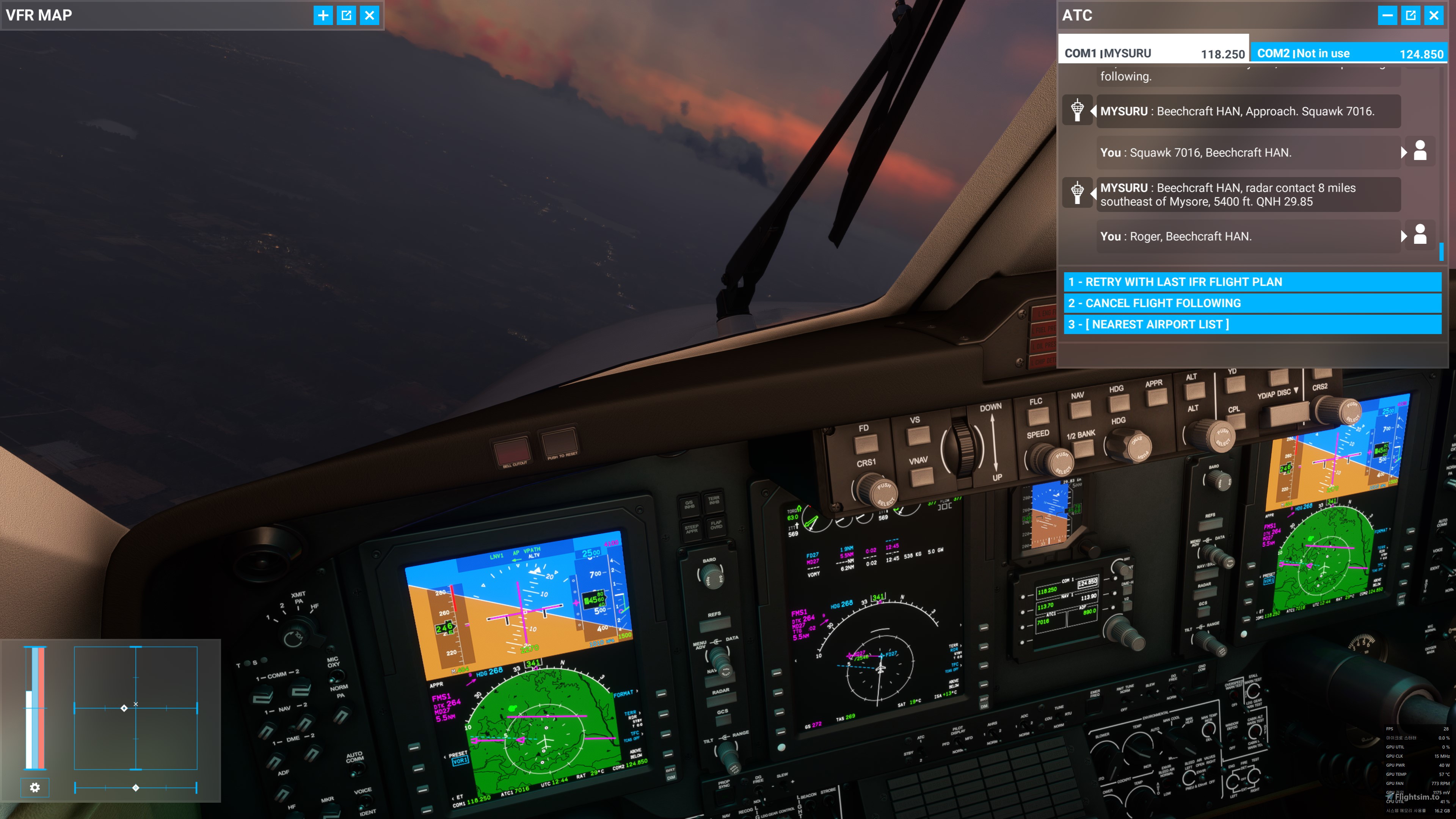Expand the arrow beside 'You: Squawk 7016'

[1403, 152]
